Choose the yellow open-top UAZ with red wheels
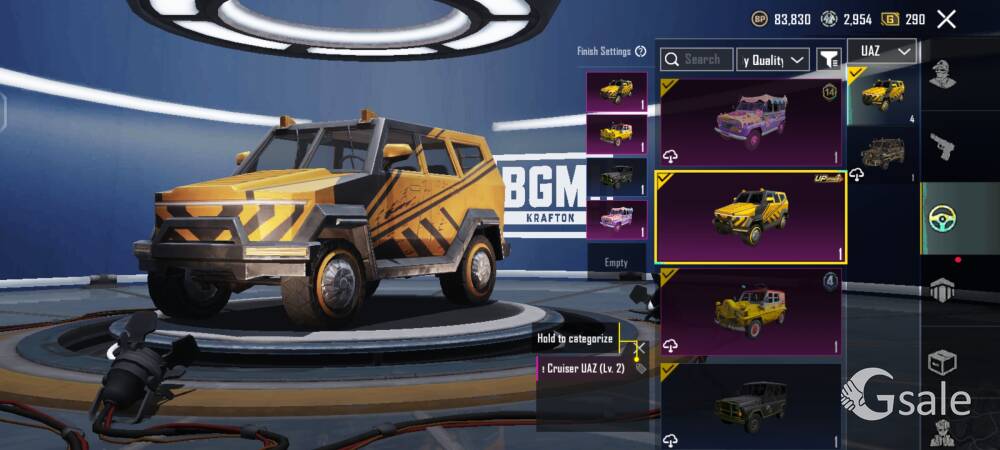Screen dimensions: 1000x450 tap(750, 312)
